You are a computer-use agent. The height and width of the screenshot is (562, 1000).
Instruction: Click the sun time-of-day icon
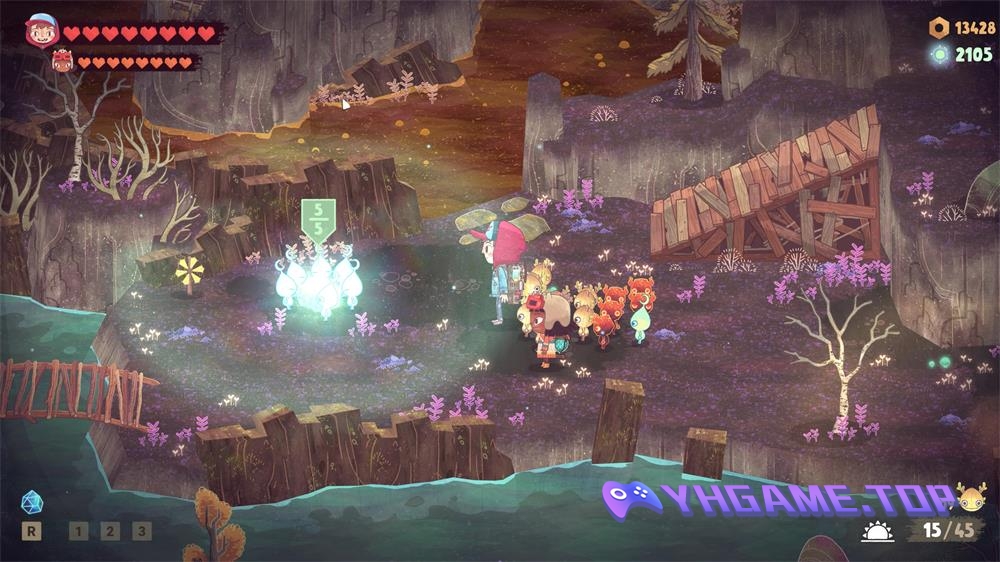pyautogui.click(x=878, y=531)
